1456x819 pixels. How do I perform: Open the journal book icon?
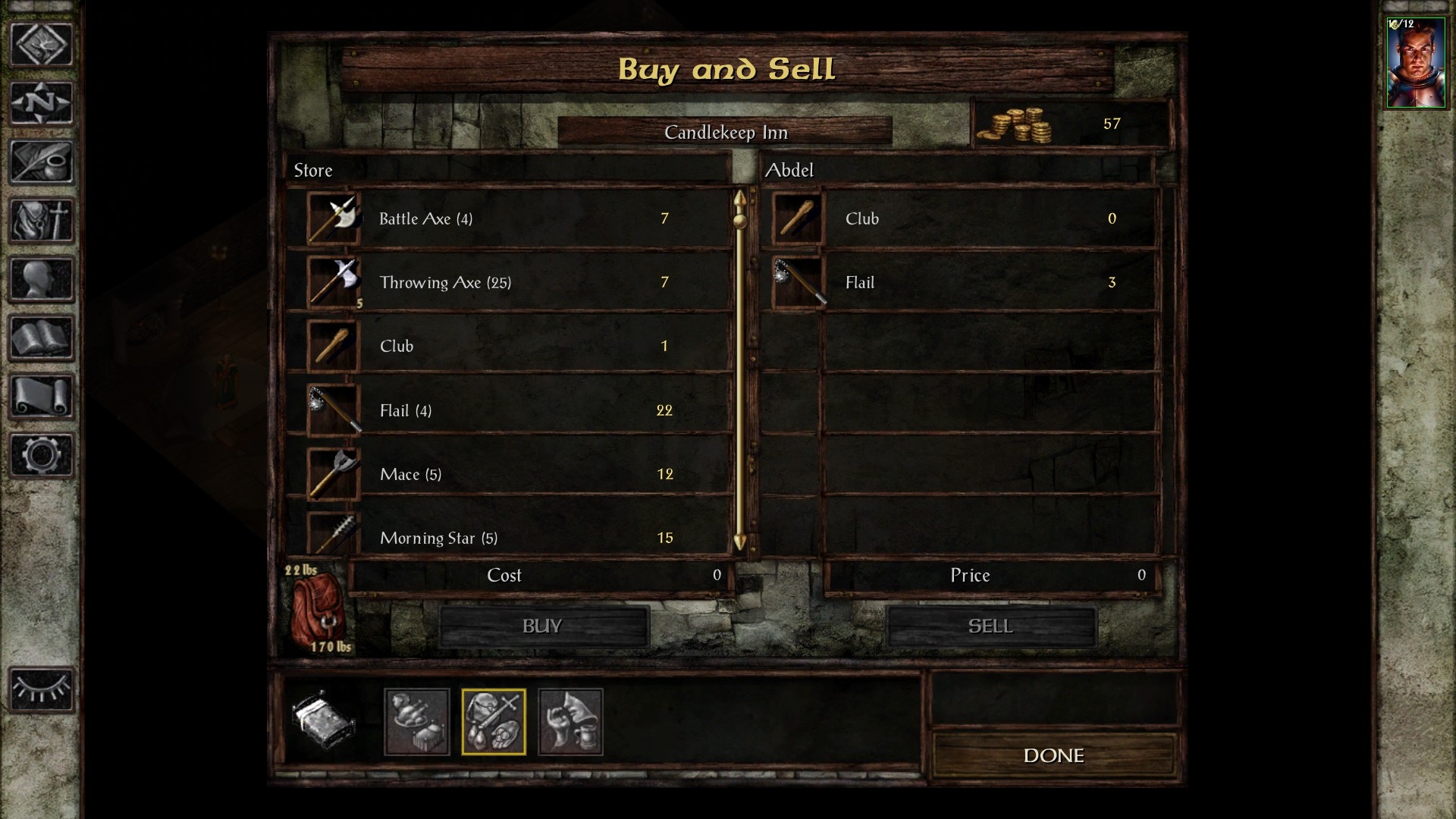click(41, 337)
